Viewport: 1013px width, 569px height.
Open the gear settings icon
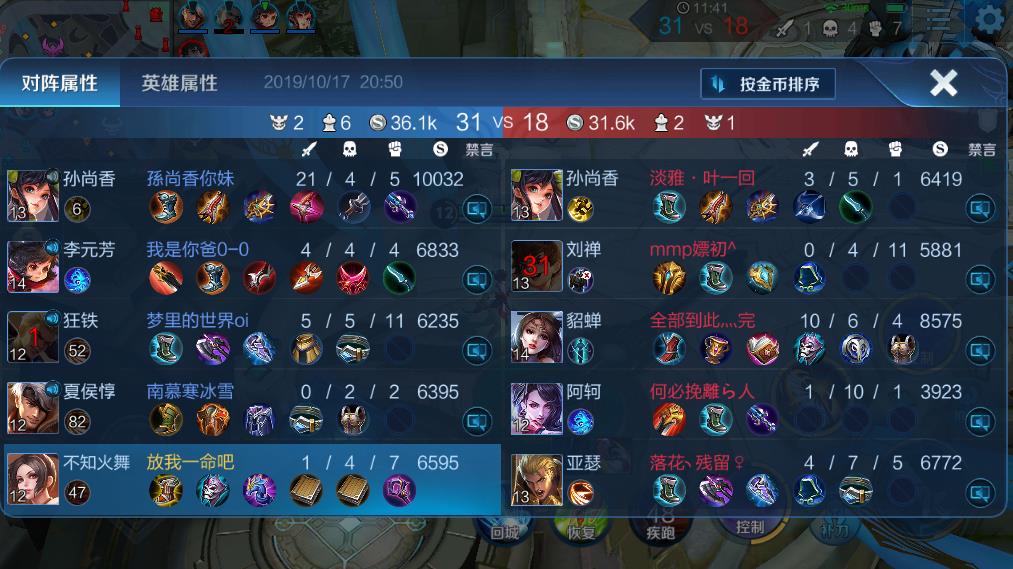coord(989,19)
